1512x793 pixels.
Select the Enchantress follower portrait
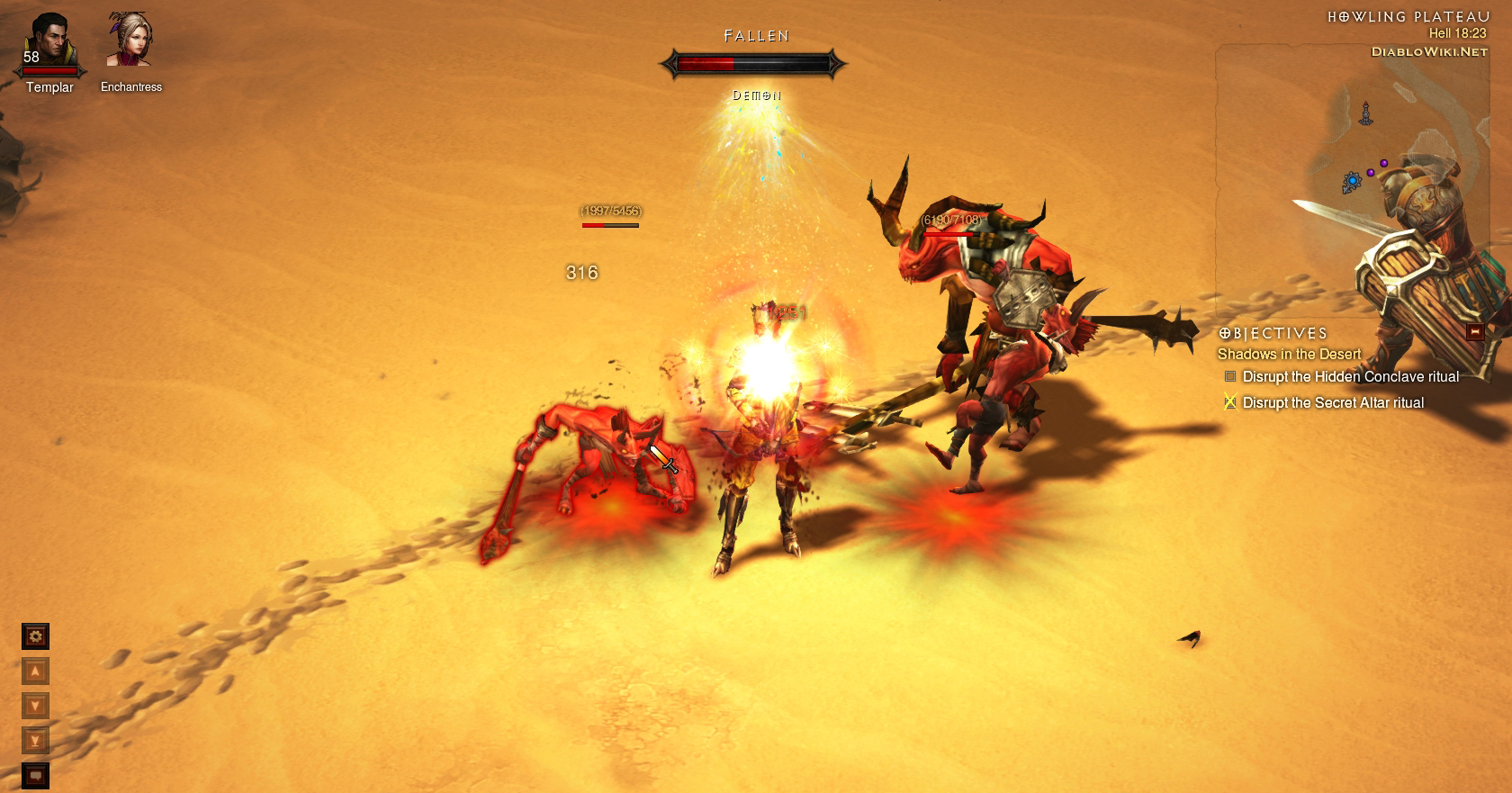point(130,41)
